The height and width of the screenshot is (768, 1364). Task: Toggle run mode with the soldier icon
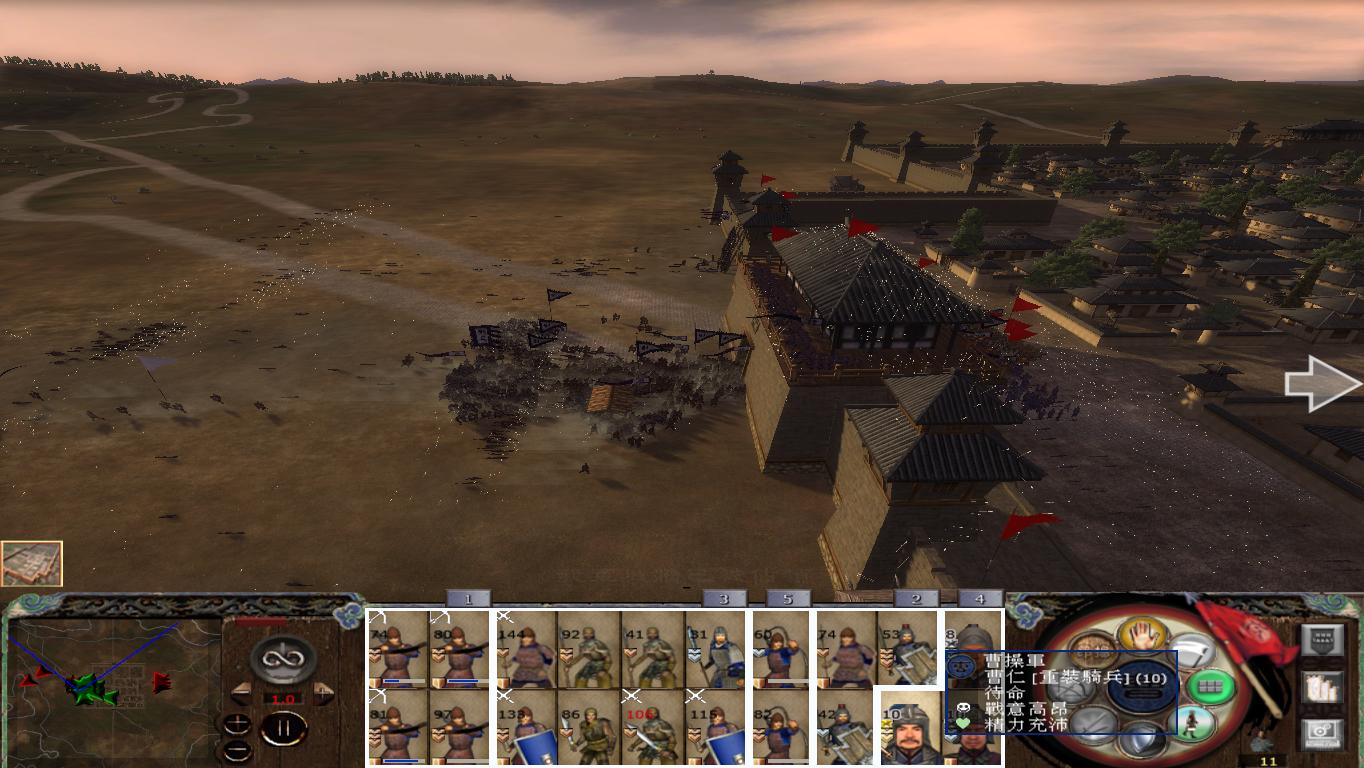1192,723
